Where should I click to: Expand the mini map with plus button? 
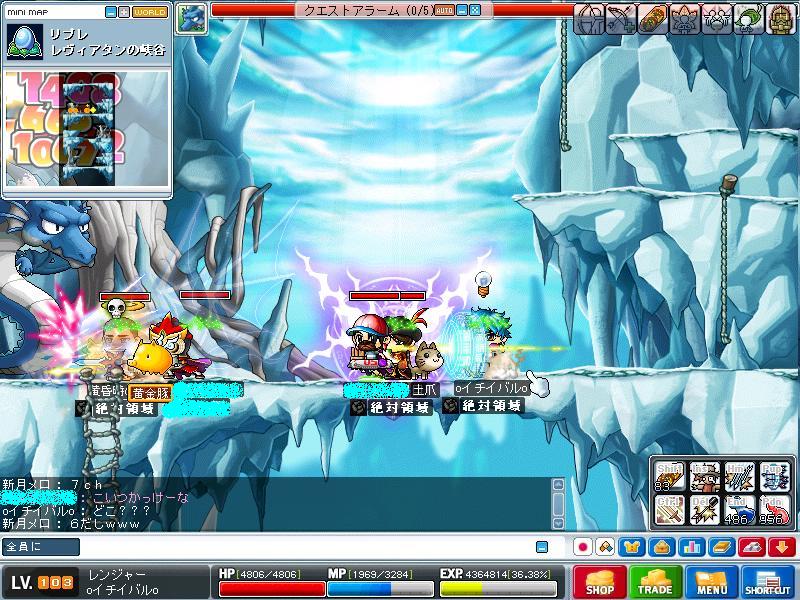pos(124,12)
